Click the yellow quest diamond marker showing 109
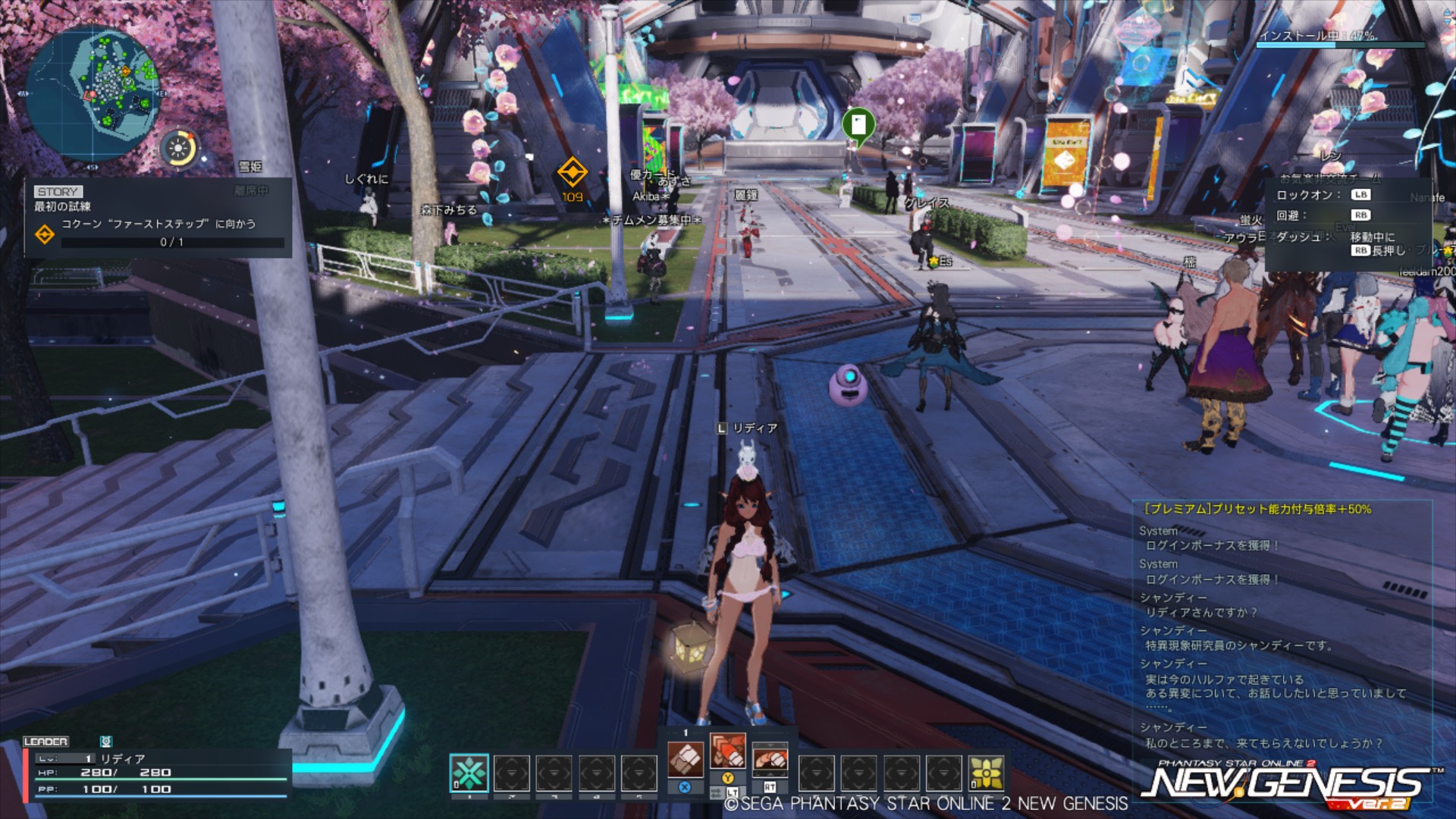Screen dimensions: 1456x819 coord(573,172)
